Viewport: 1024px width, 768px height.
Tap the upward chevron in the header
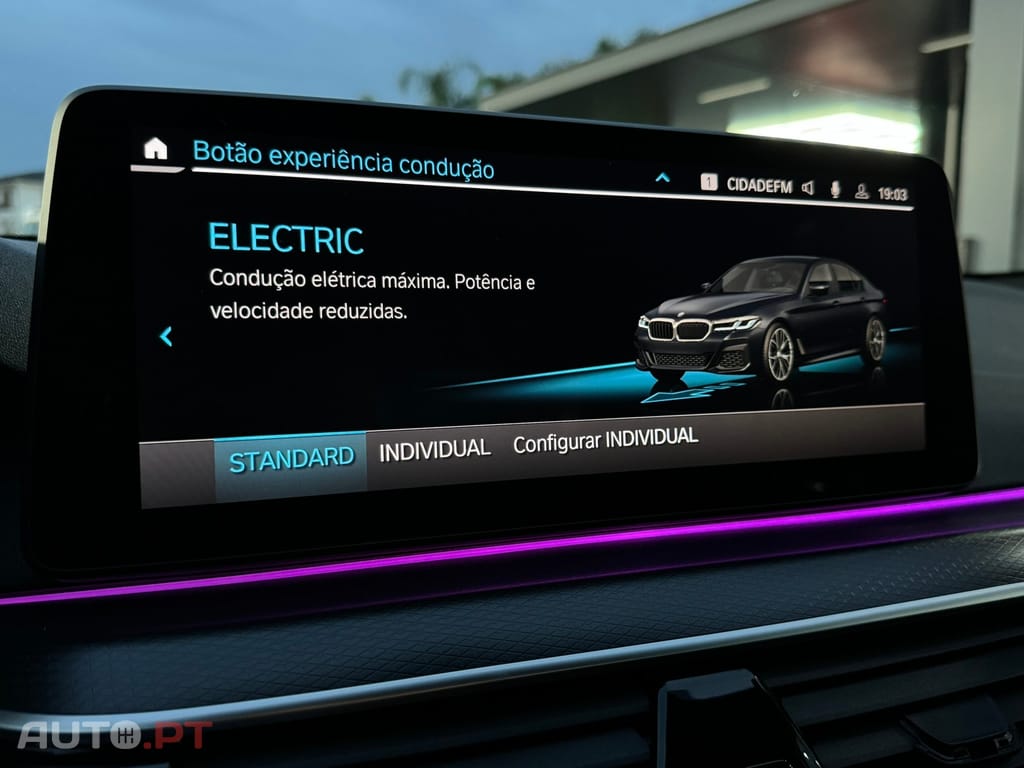662,178
